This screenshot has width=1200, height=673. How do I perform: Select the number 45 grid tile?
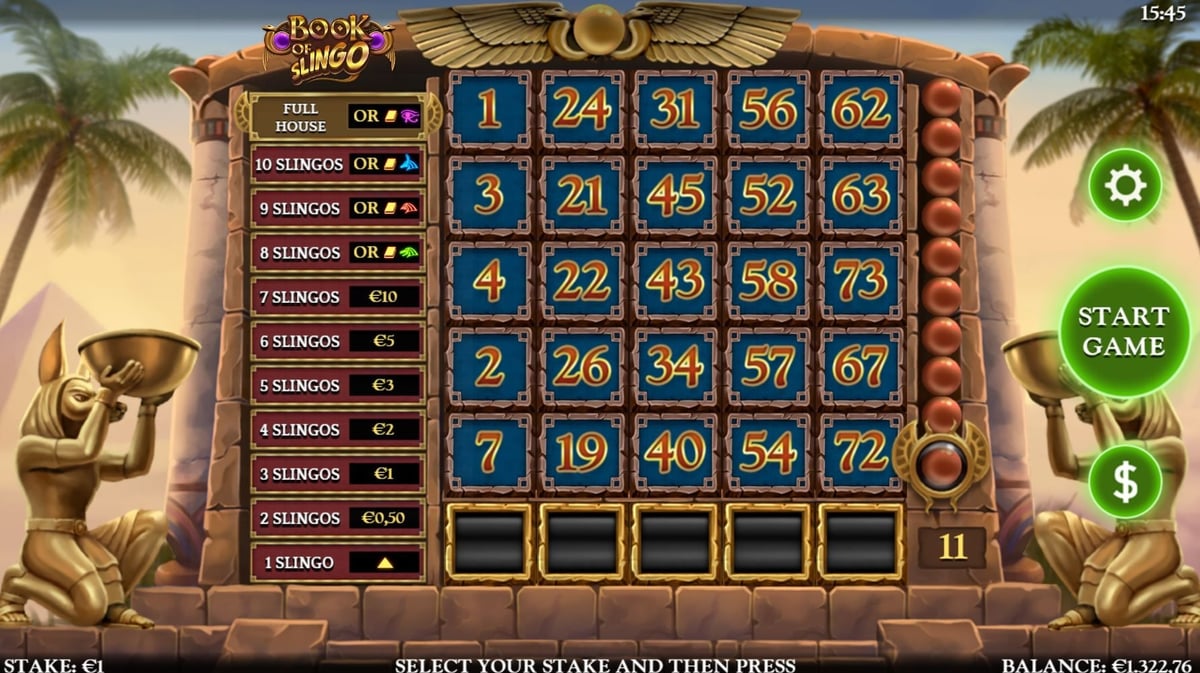[x=675, y=195]
